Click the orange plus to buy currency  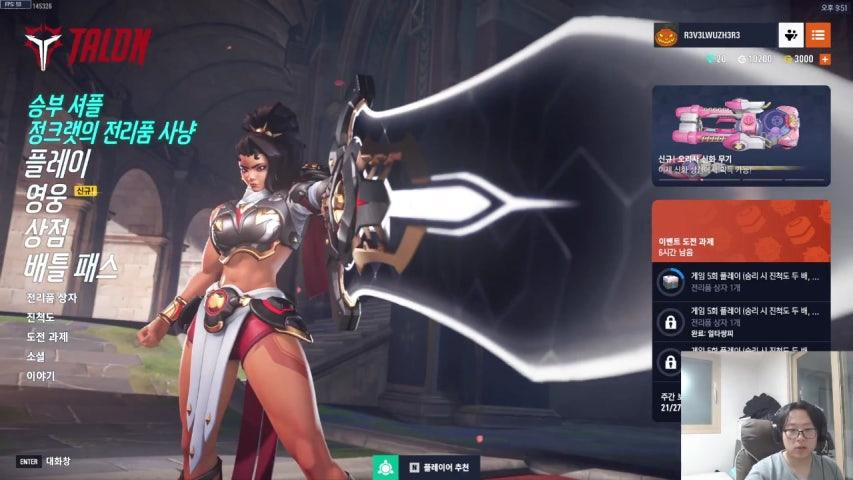pos(825,60)
